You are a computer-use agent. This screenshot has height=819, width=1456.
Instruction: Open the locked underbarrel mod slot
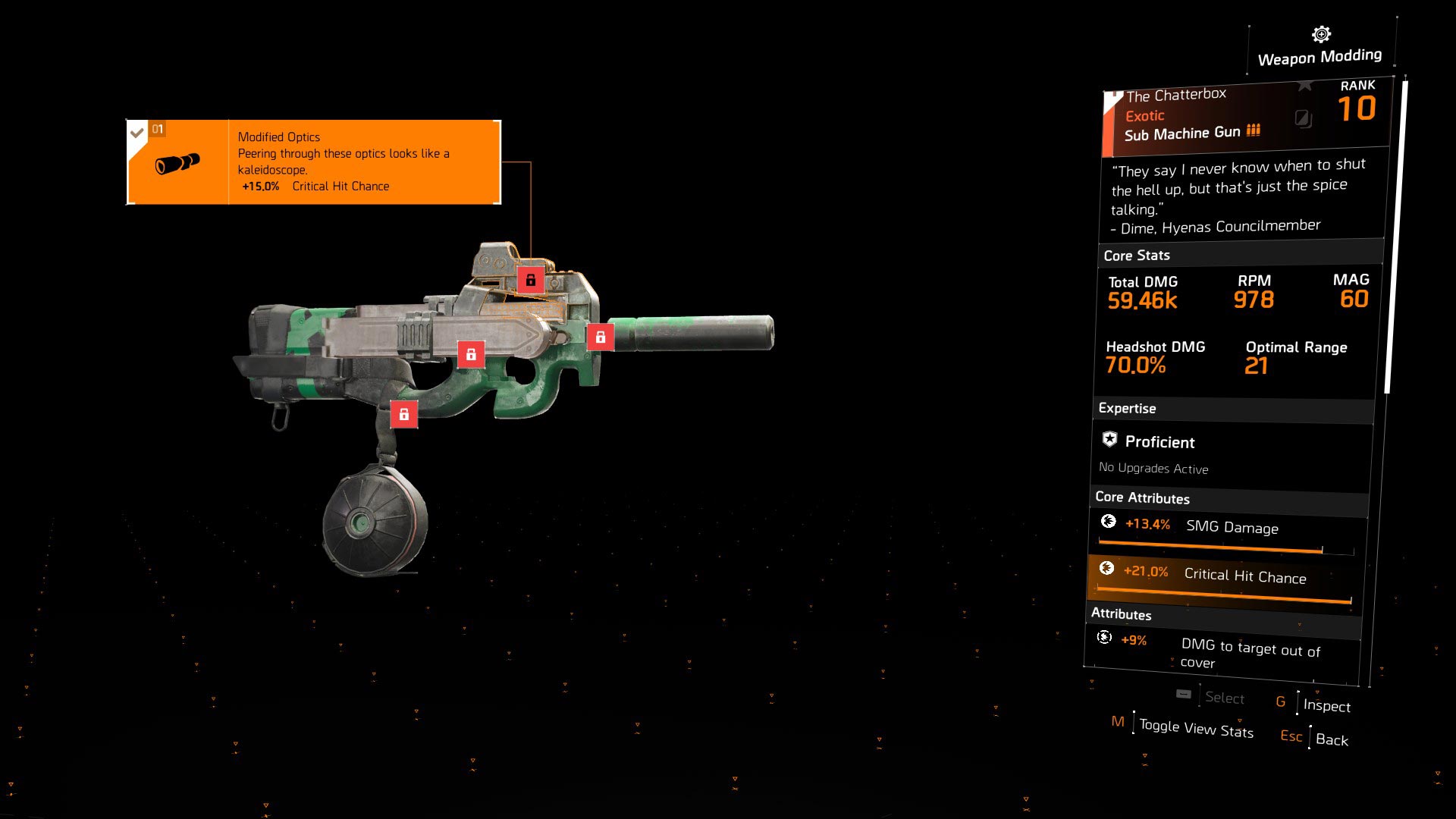tap(473, 353)
